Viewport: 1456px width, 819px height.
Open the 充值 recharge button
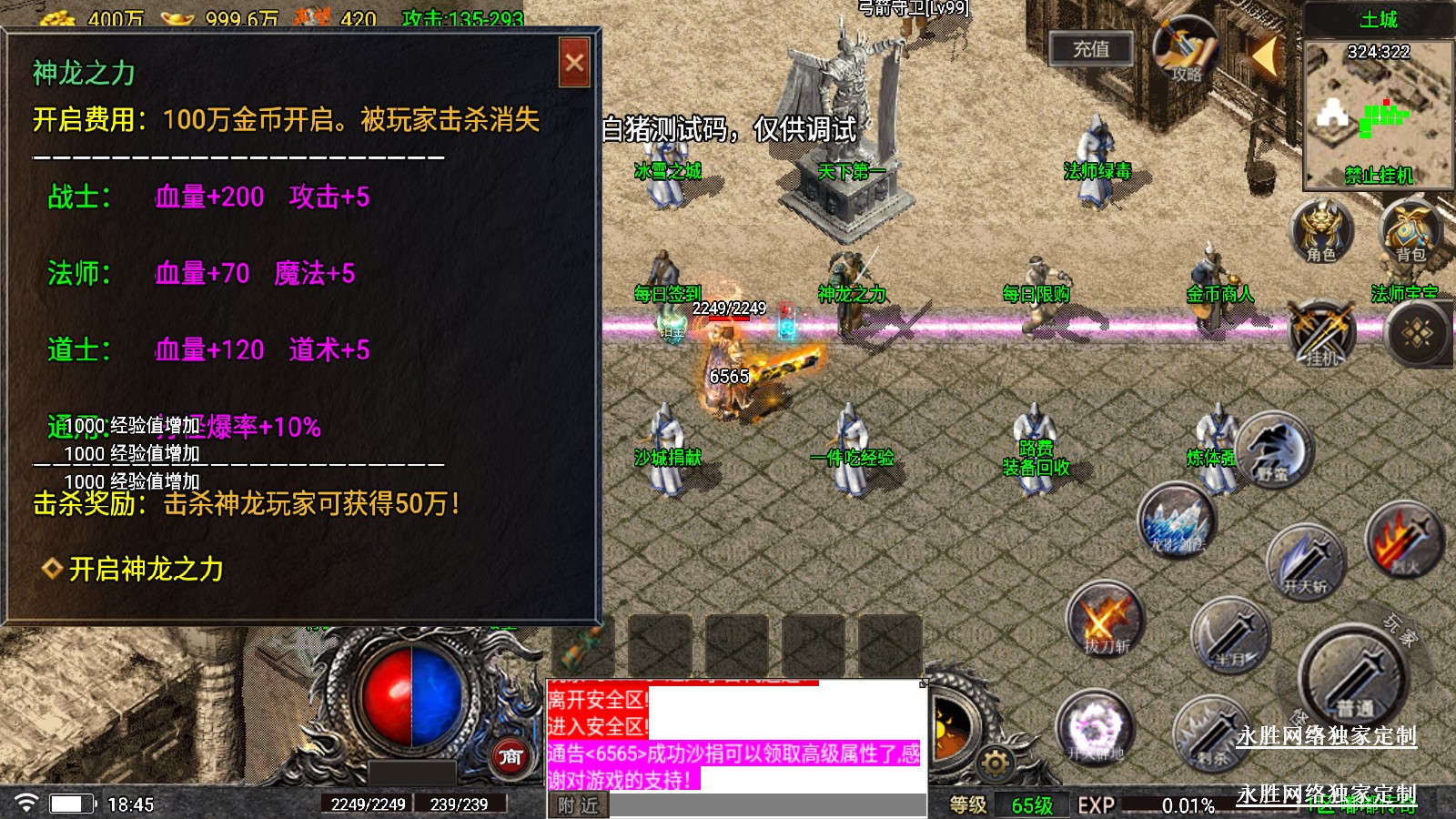(1091, 49)
